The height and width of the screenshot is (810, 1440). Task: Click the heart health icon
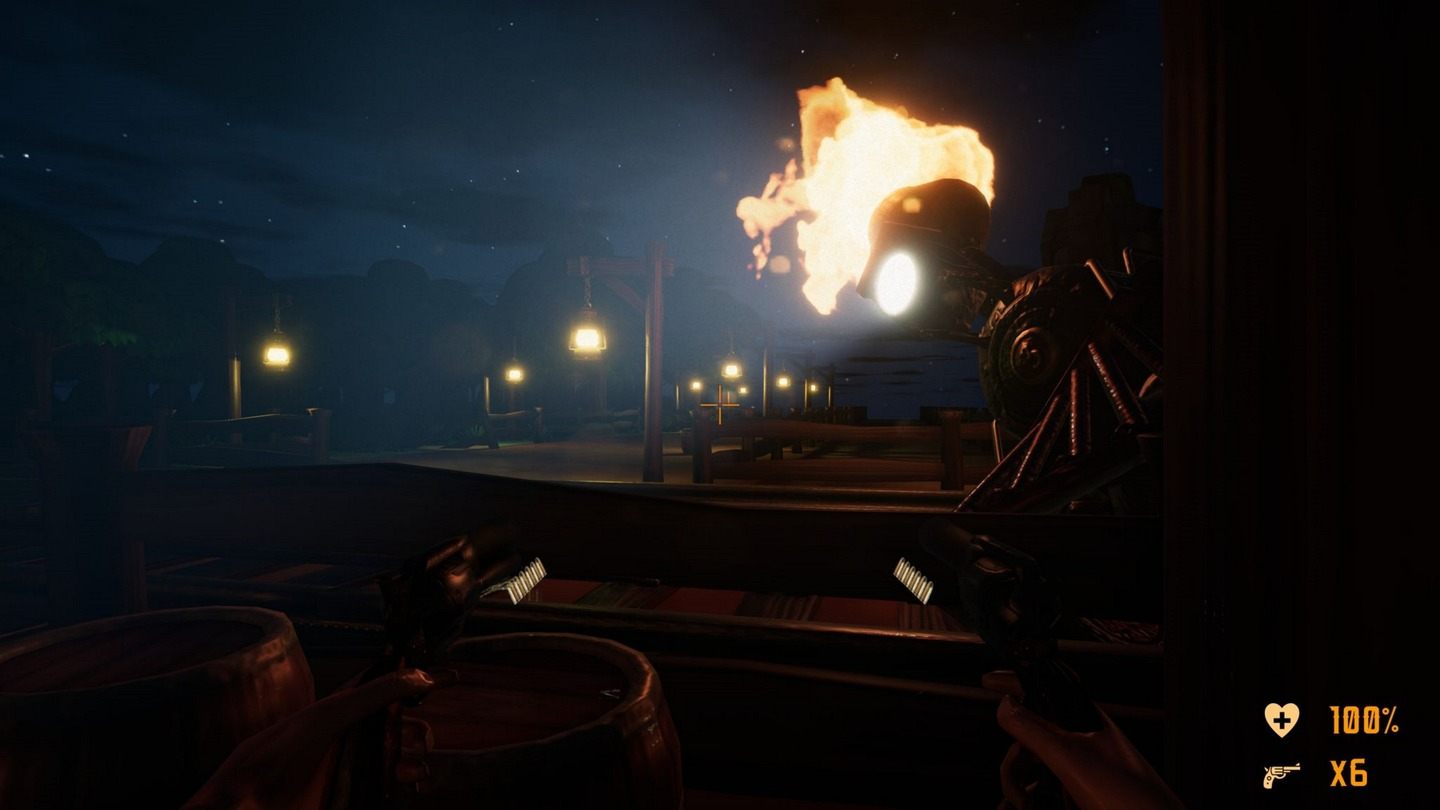tap(1280, 719)
